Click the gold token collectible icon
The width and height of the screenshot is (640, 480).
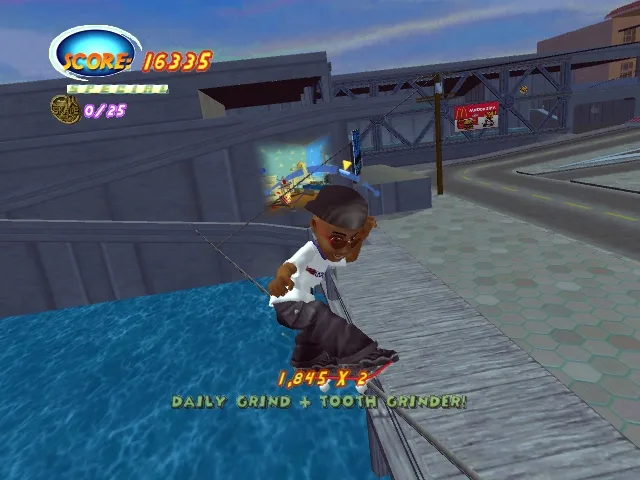(66, 109)
